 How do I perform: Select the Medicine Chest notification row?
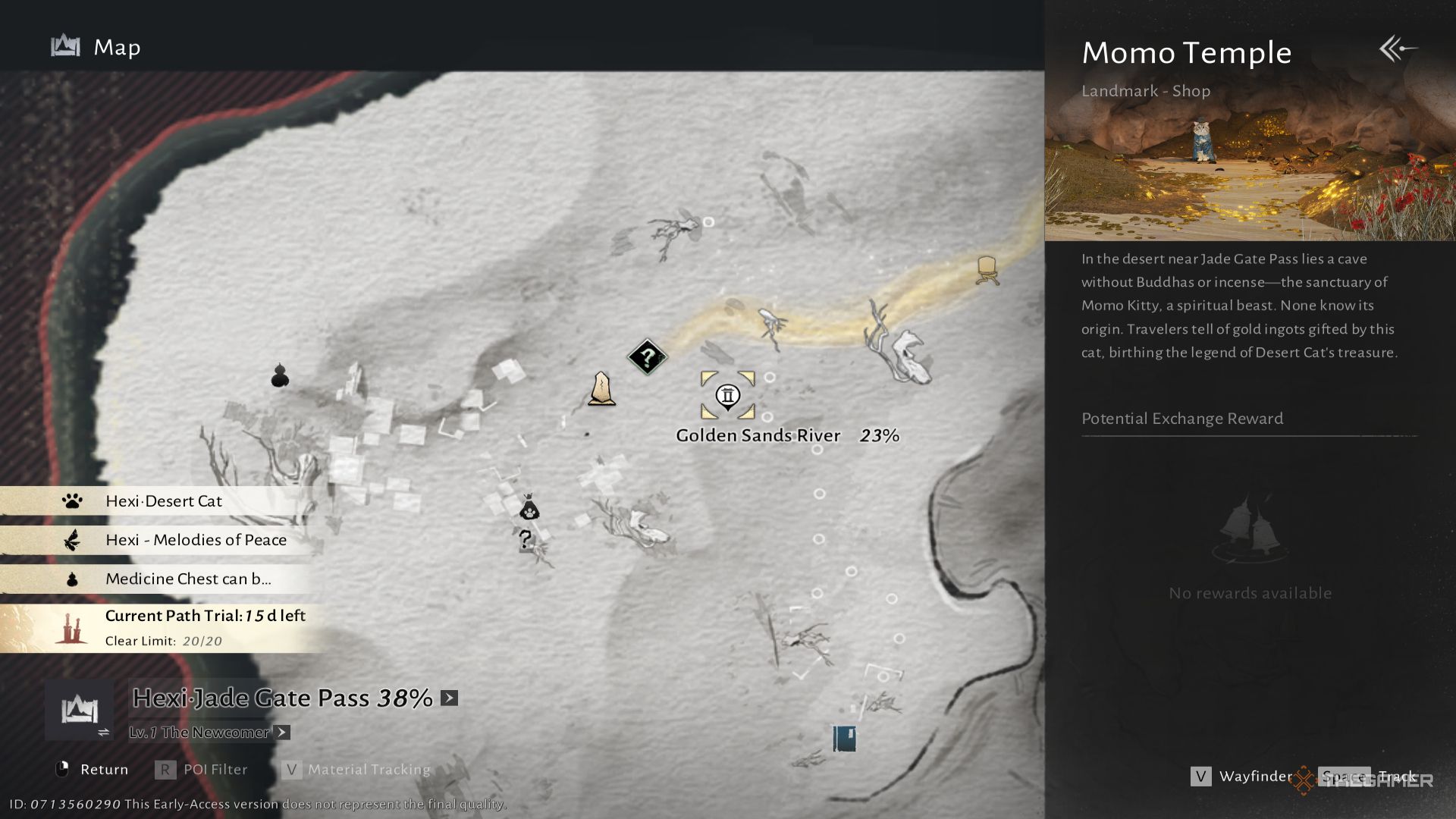click(x=187, y=579)
